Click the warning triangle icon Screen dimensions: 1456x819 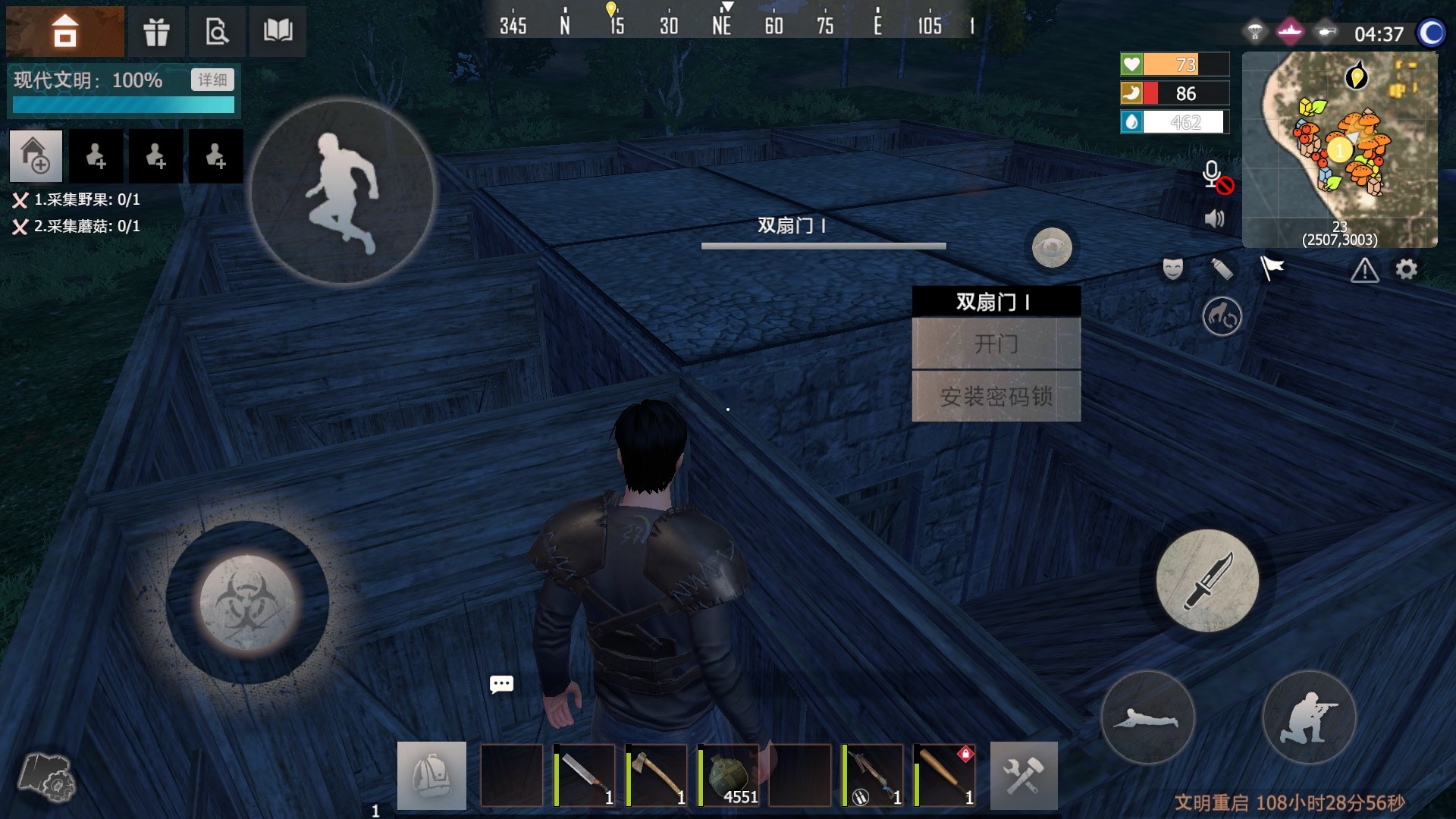tap(1364, 270)
